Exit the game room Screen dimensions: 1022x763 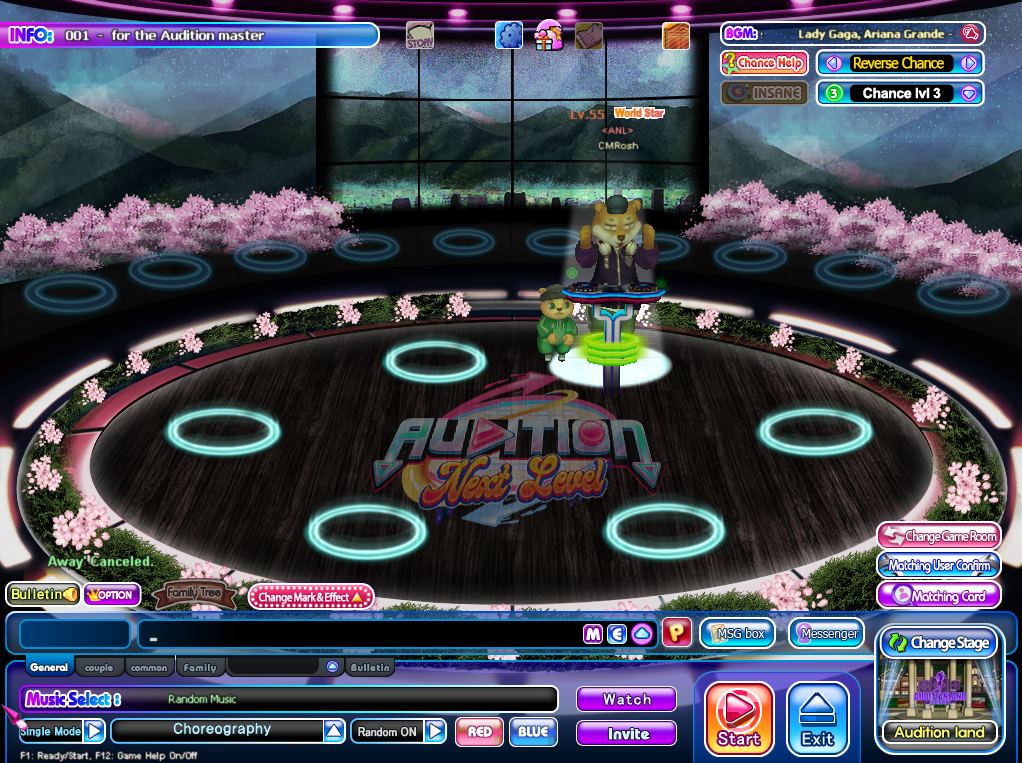pyautogui.click(x=817, y=718)
